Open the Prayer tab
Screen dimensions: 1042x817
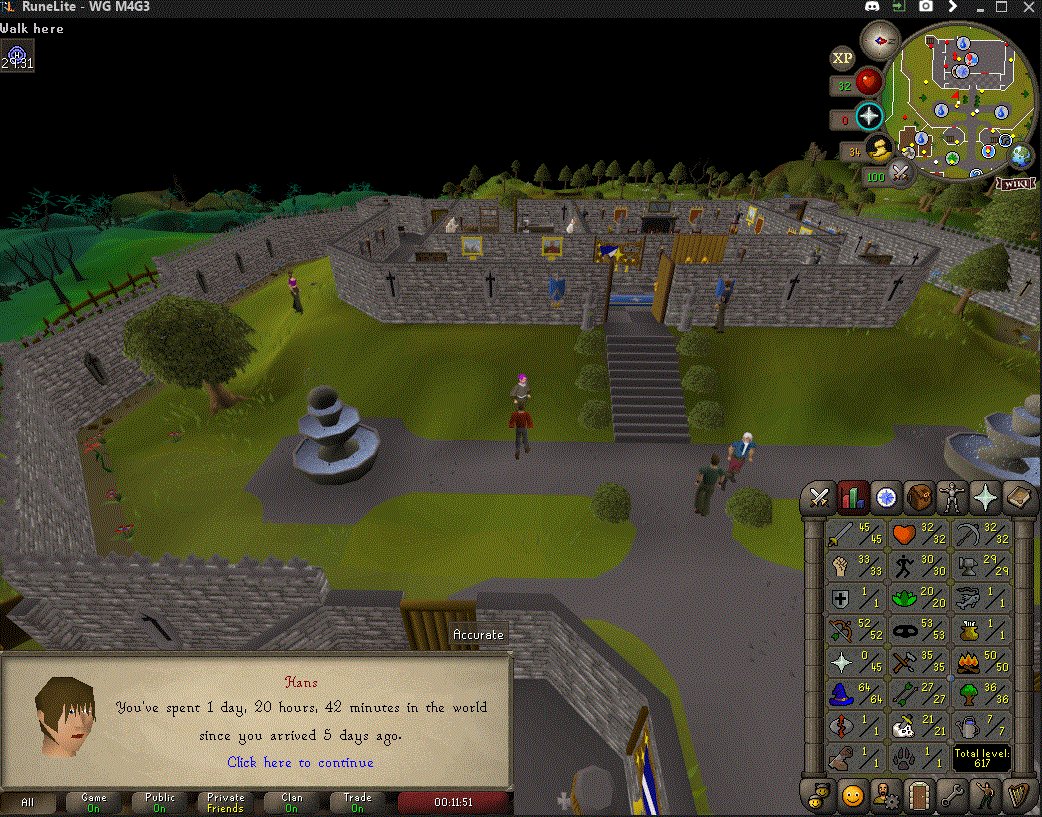[x=986, y=496]
